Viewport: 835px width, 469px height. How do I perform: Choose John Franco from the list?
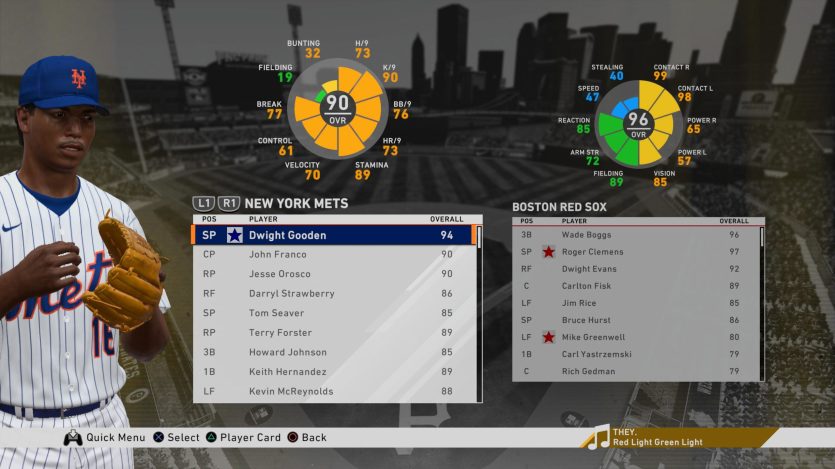330,255
